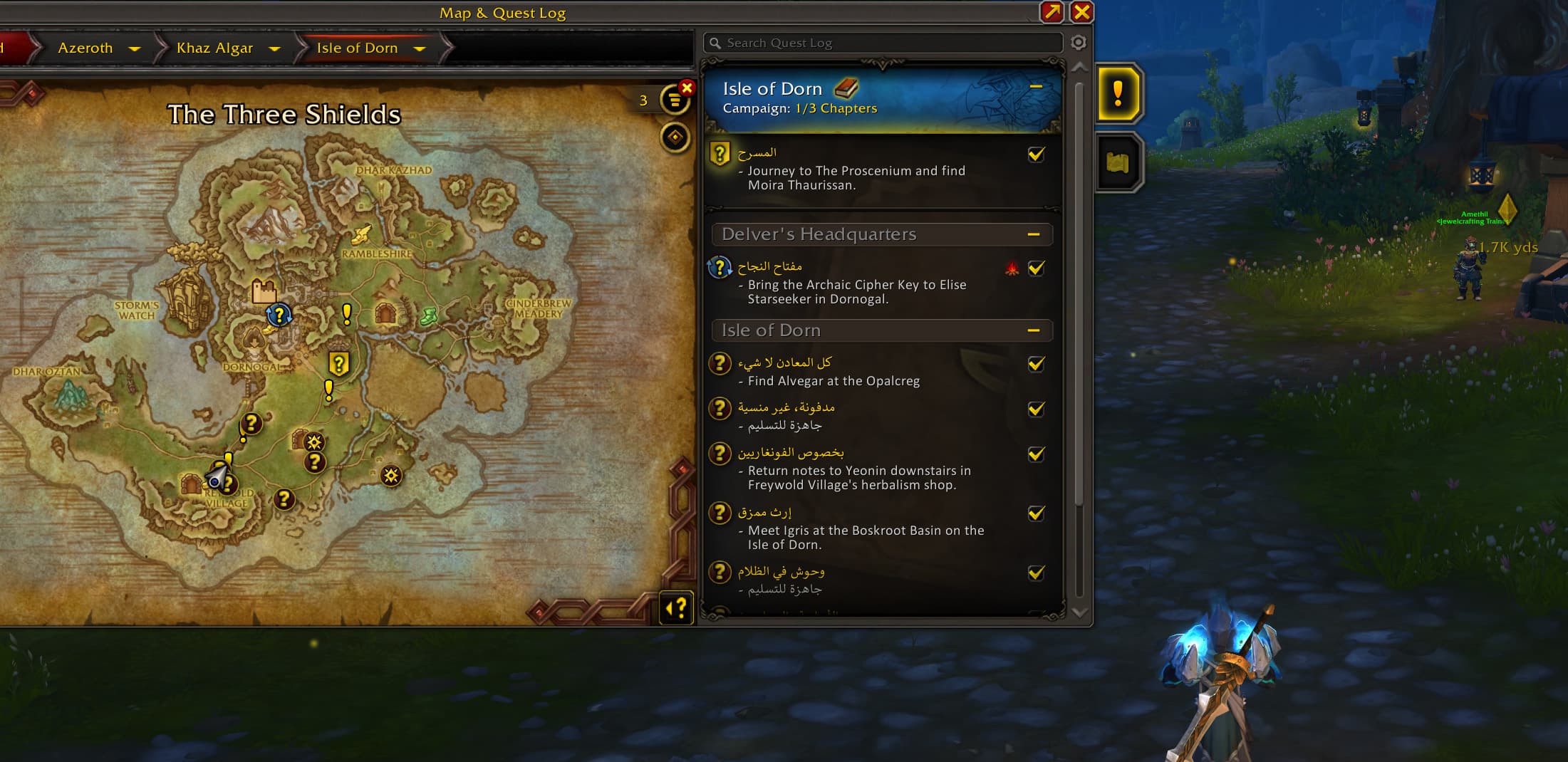The height and width of the screenshot is (762, 1568).
Task: Collapse the Isle of Dorn campaign header
Action: (1036, 87)
